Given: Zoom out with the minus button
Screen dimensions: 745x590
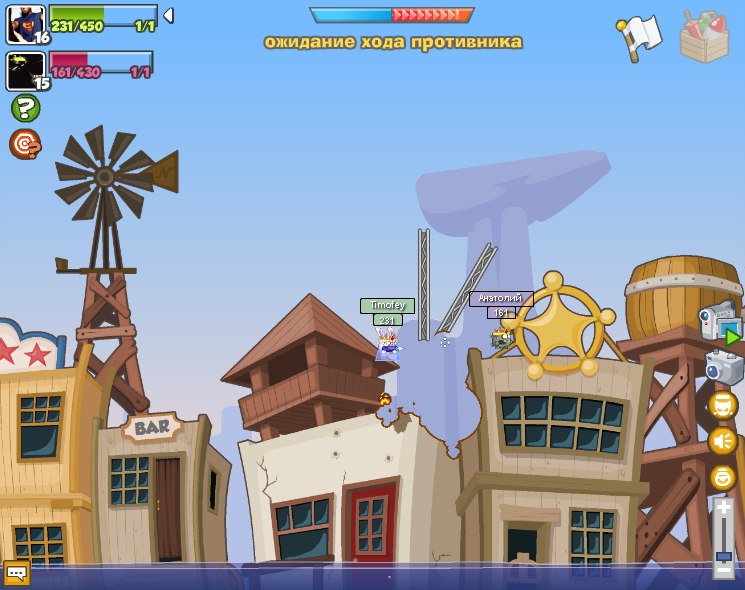Looking at the screenshot, I should [x=723, y=572].
